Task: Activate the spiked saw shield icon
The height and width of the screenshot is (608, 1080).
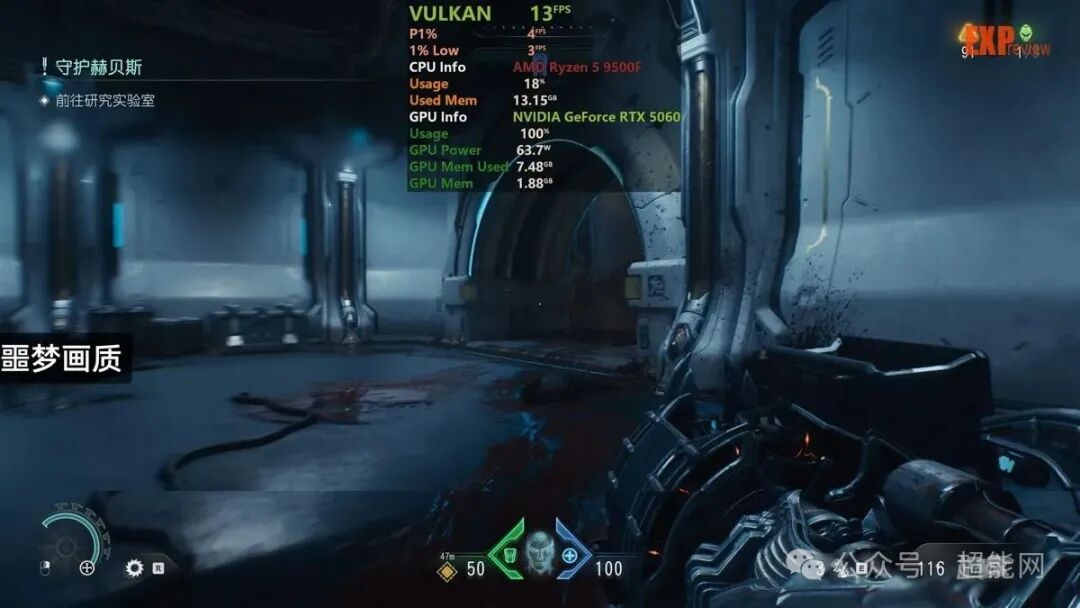Action: point(134,568)
